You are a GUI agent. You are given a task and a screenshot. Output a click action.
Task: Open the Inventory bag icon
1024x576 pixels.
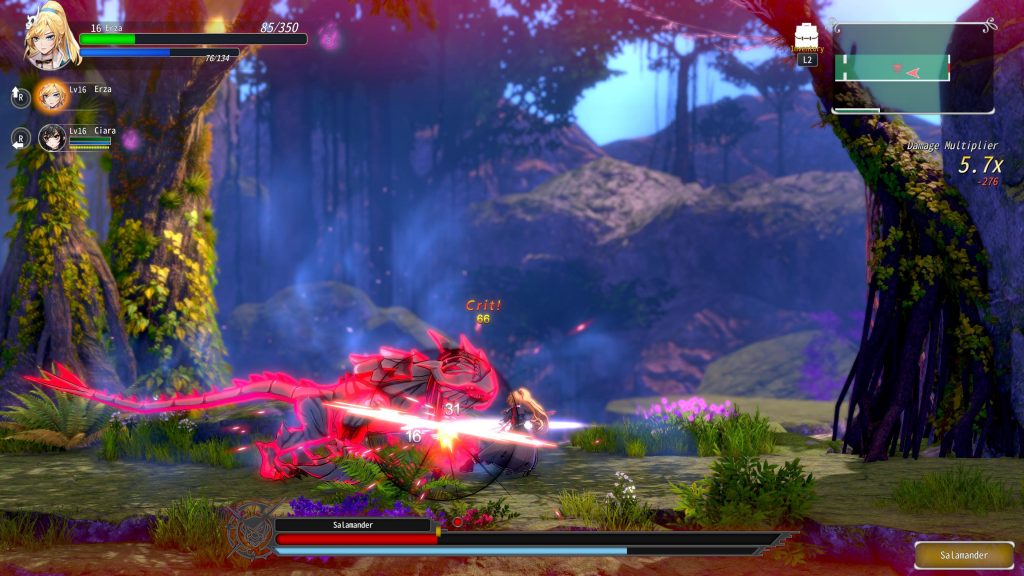pos(807,35)
